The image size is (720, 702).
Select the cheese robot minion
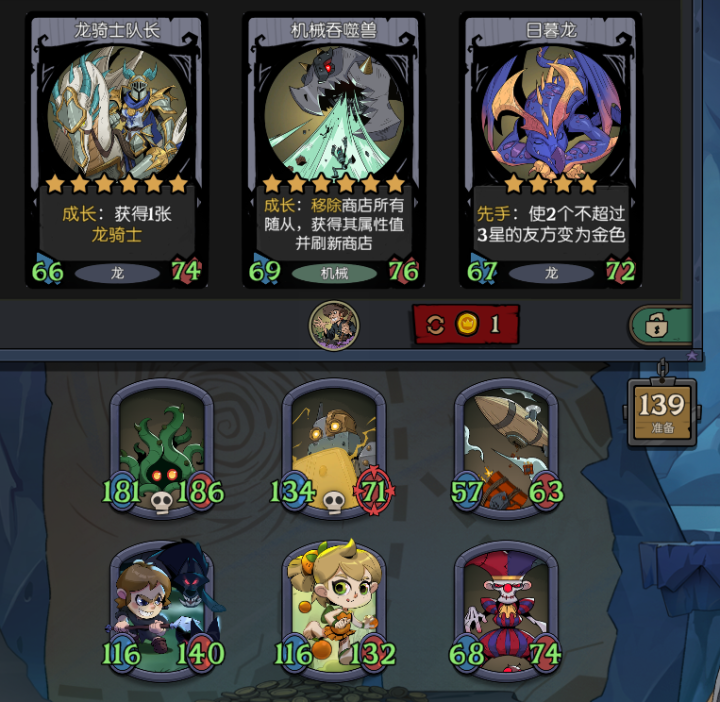(333, 448)
